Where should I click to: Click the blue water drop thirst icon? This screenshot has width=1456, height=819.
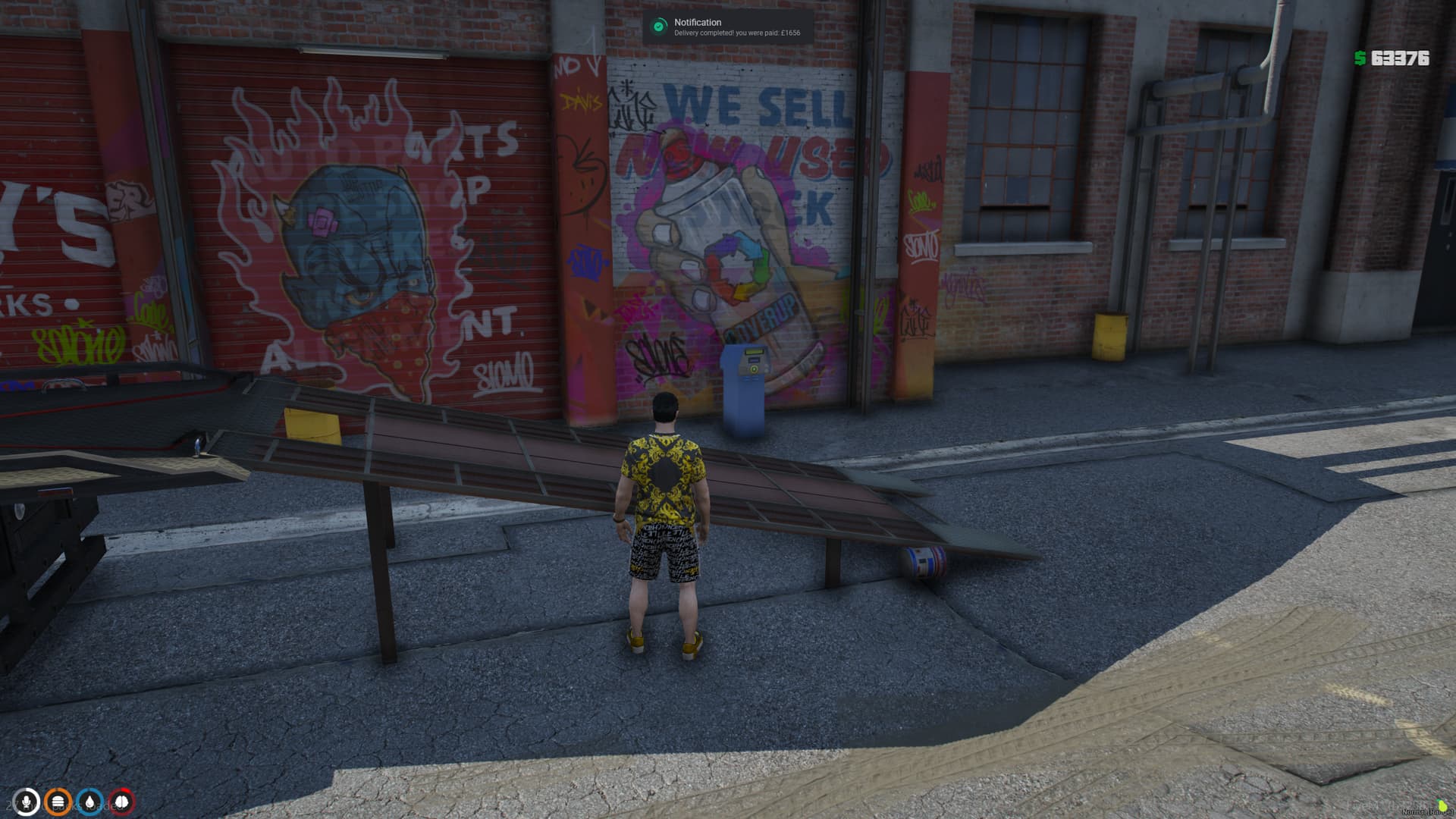[90, 802]
